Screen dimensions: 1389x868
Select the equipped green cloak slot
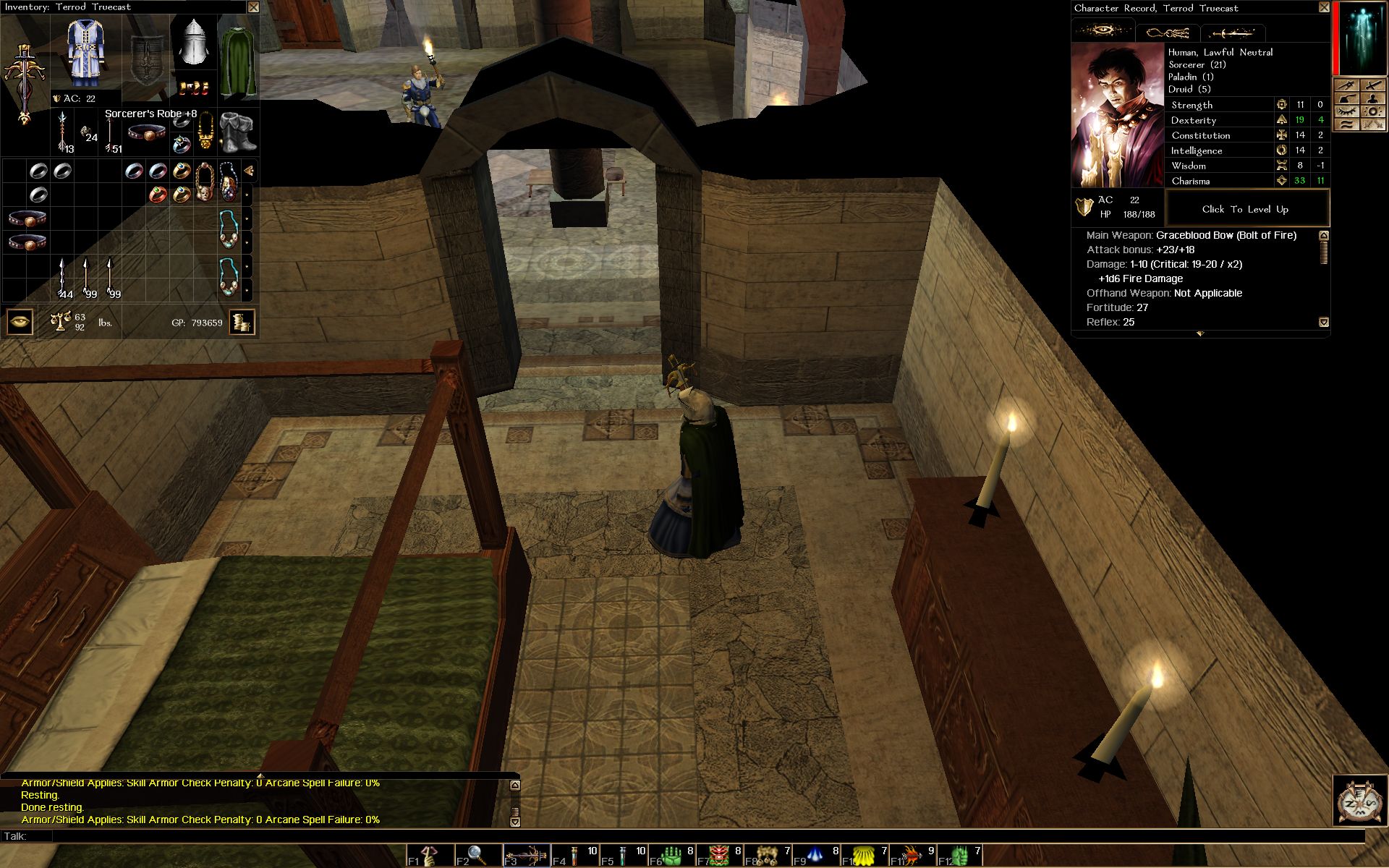pyautogui.click(x=237, y=59)
